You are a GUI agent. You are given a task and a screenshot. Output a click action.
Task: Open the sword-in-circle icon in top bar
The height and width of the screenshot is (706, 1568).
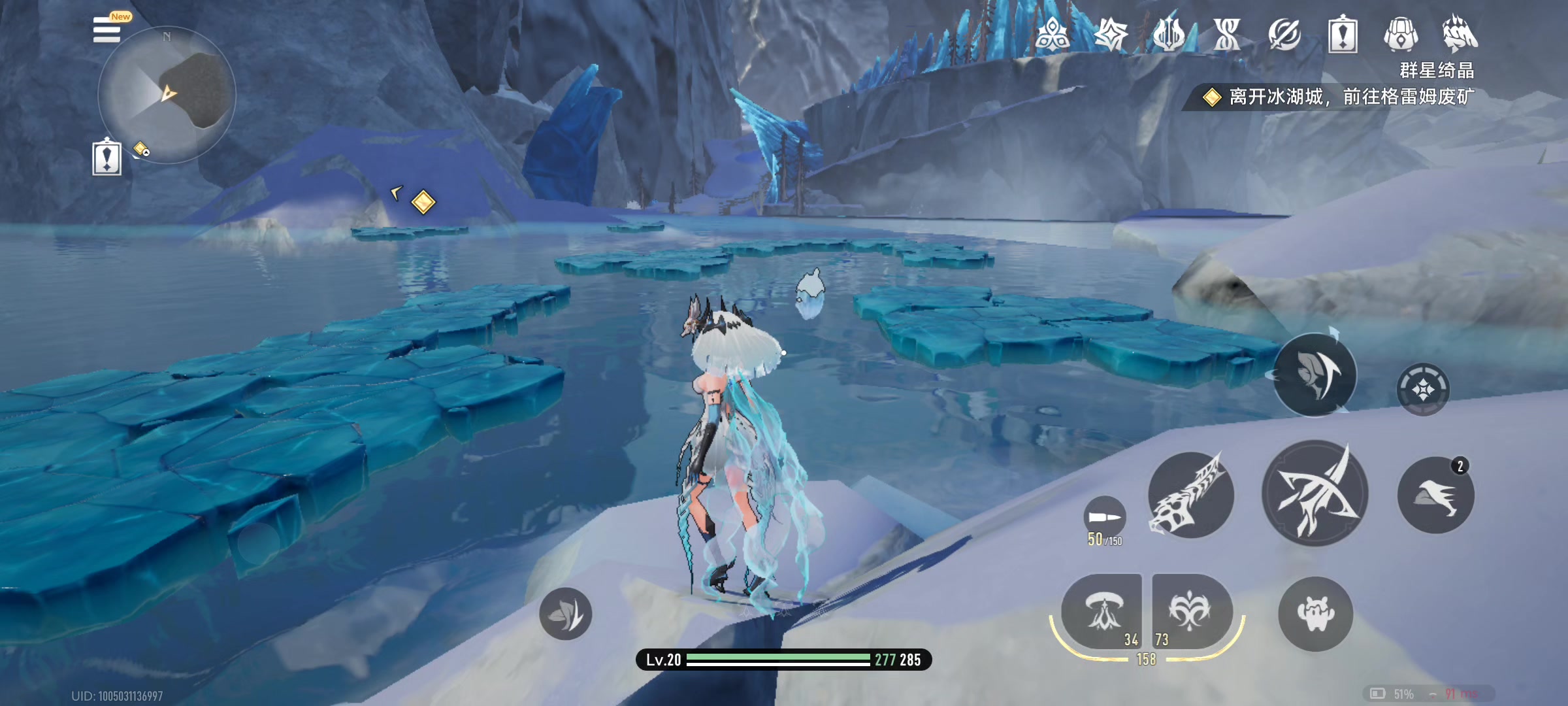coord(1284,34)
